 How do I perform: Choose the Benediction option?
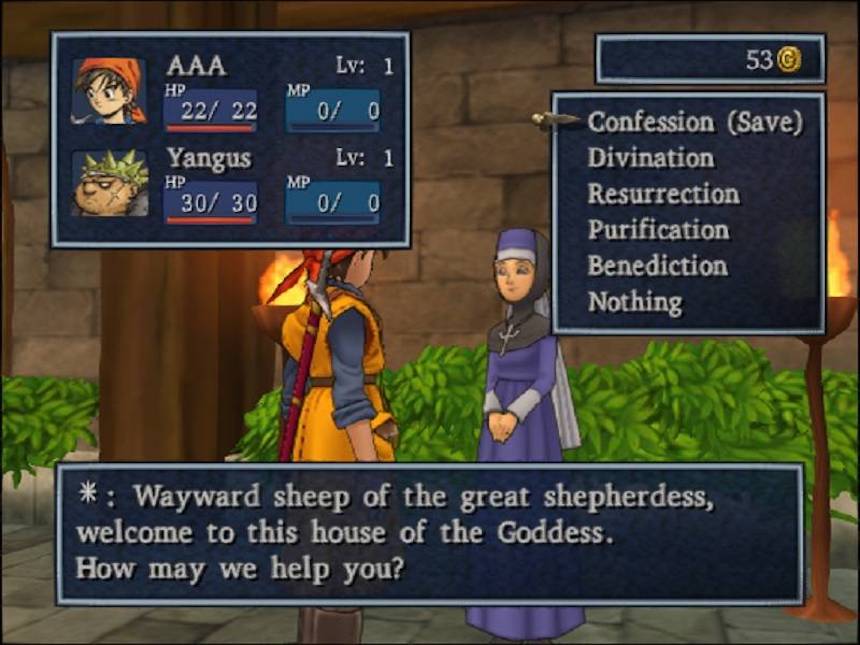(657, 266)
